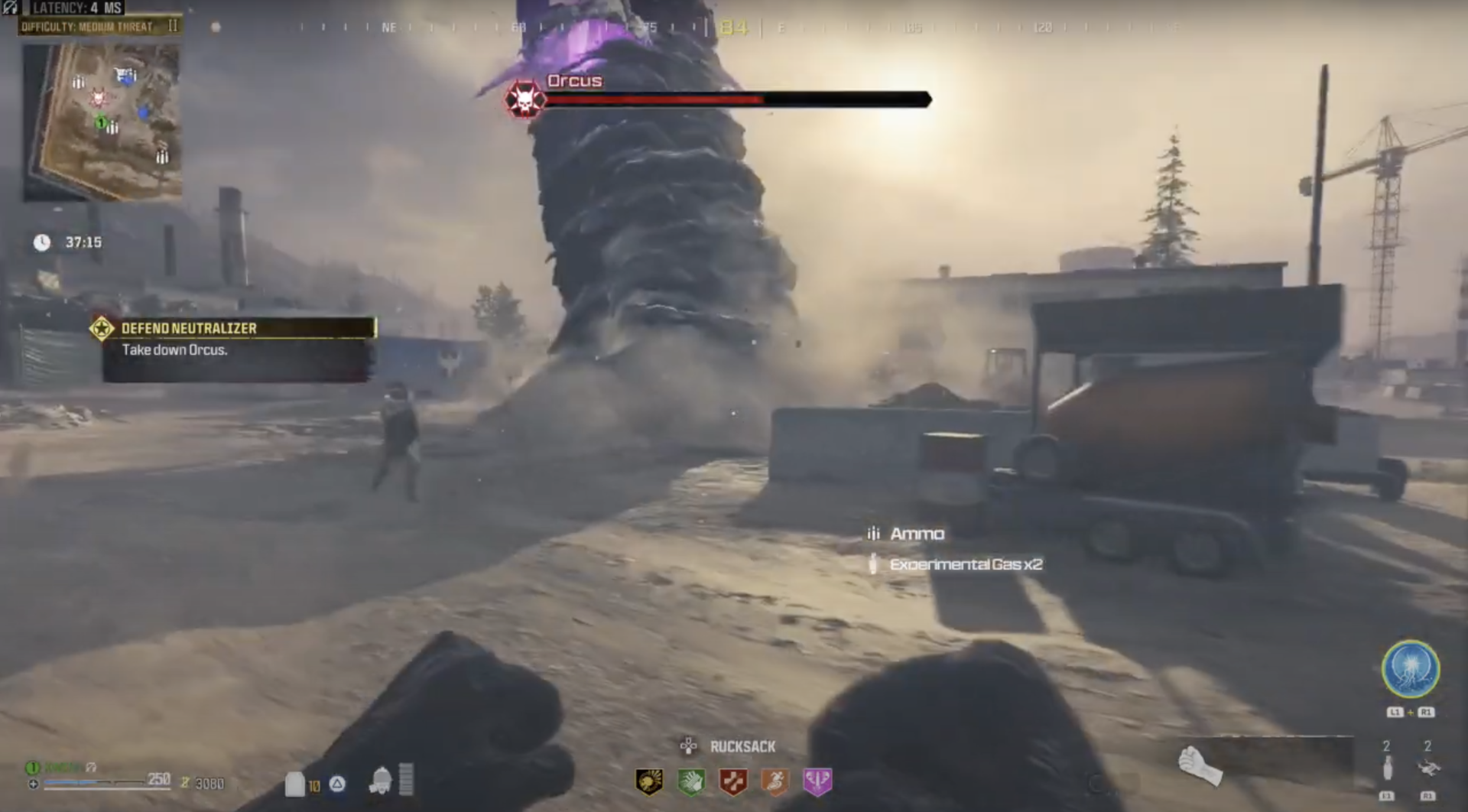
Task: Select the tactical bottle equipment icon
Action: point(1388,769)
